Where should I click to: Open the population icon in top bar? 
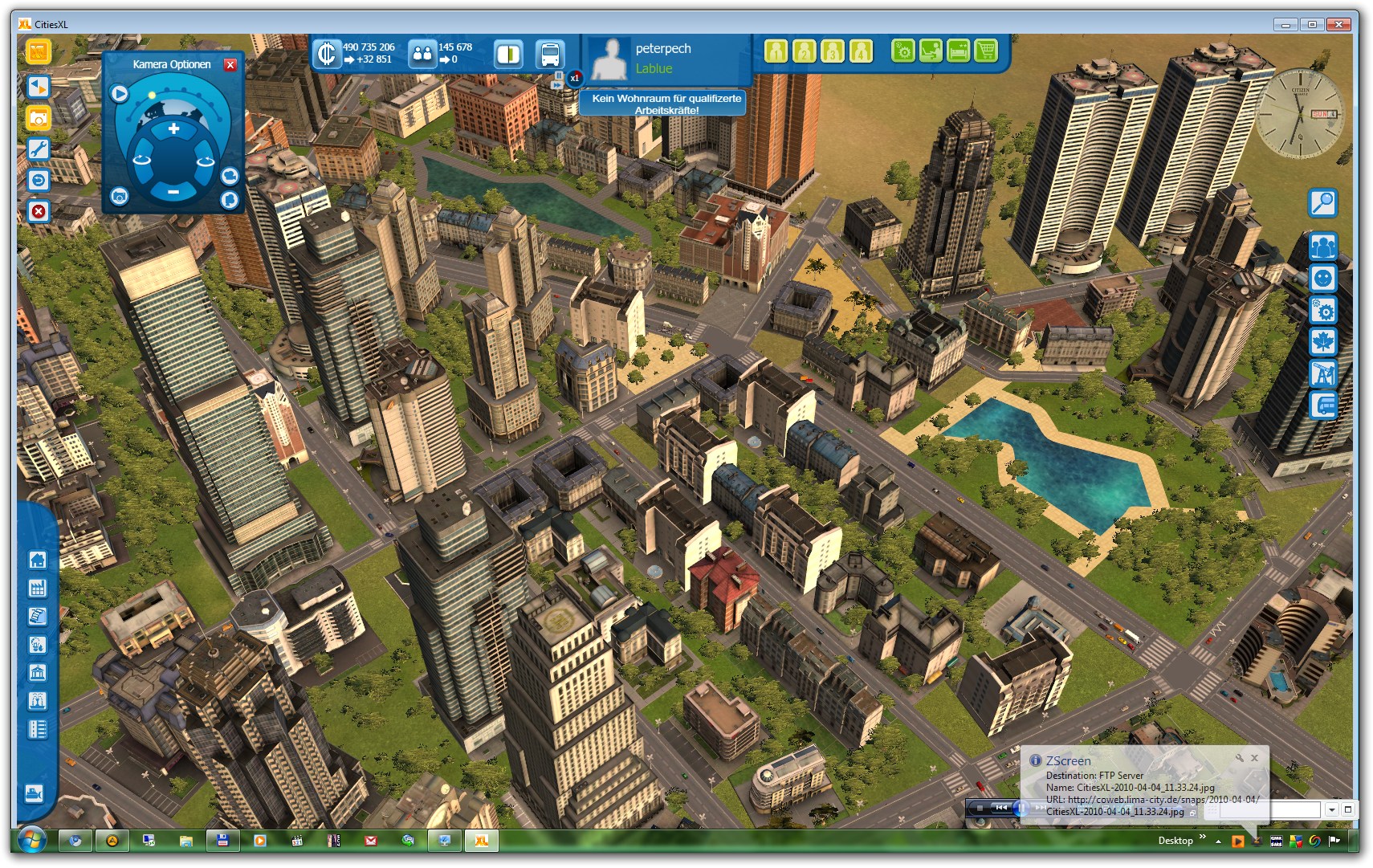pos(422,55)
